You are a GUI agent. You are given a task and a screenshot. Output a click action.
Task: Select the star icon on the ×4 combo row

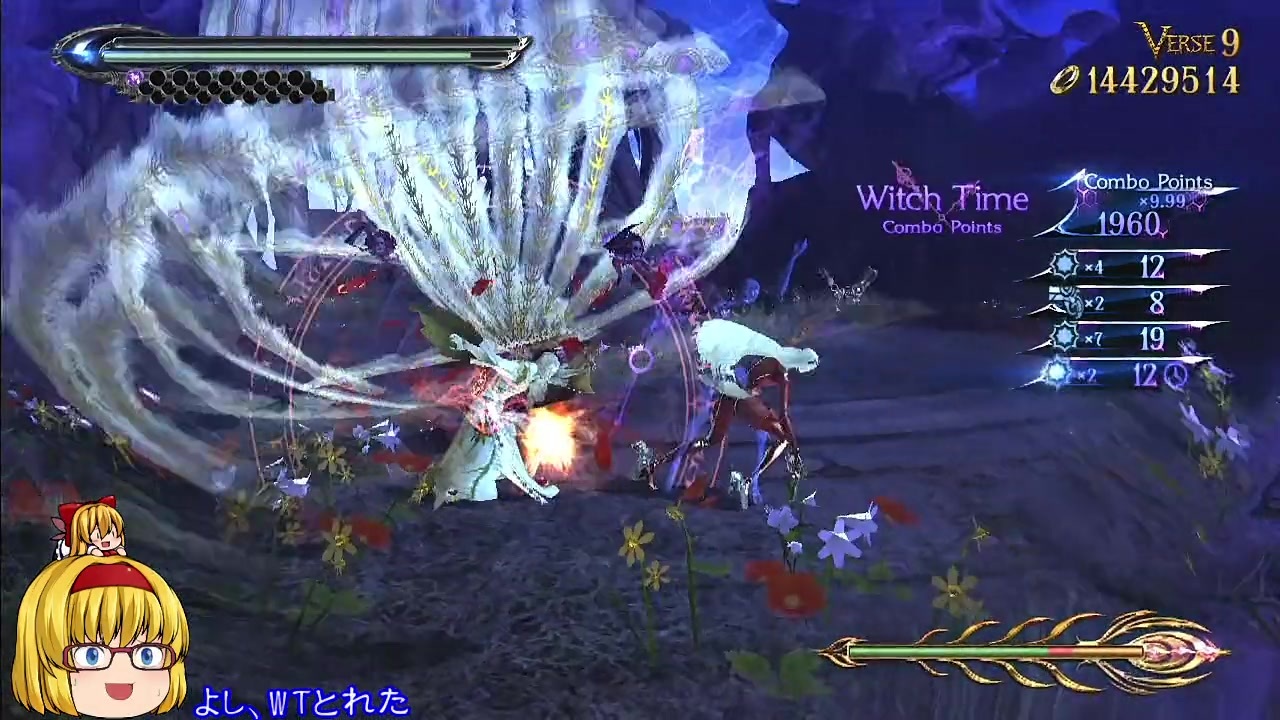click(x=1064, y=262)
